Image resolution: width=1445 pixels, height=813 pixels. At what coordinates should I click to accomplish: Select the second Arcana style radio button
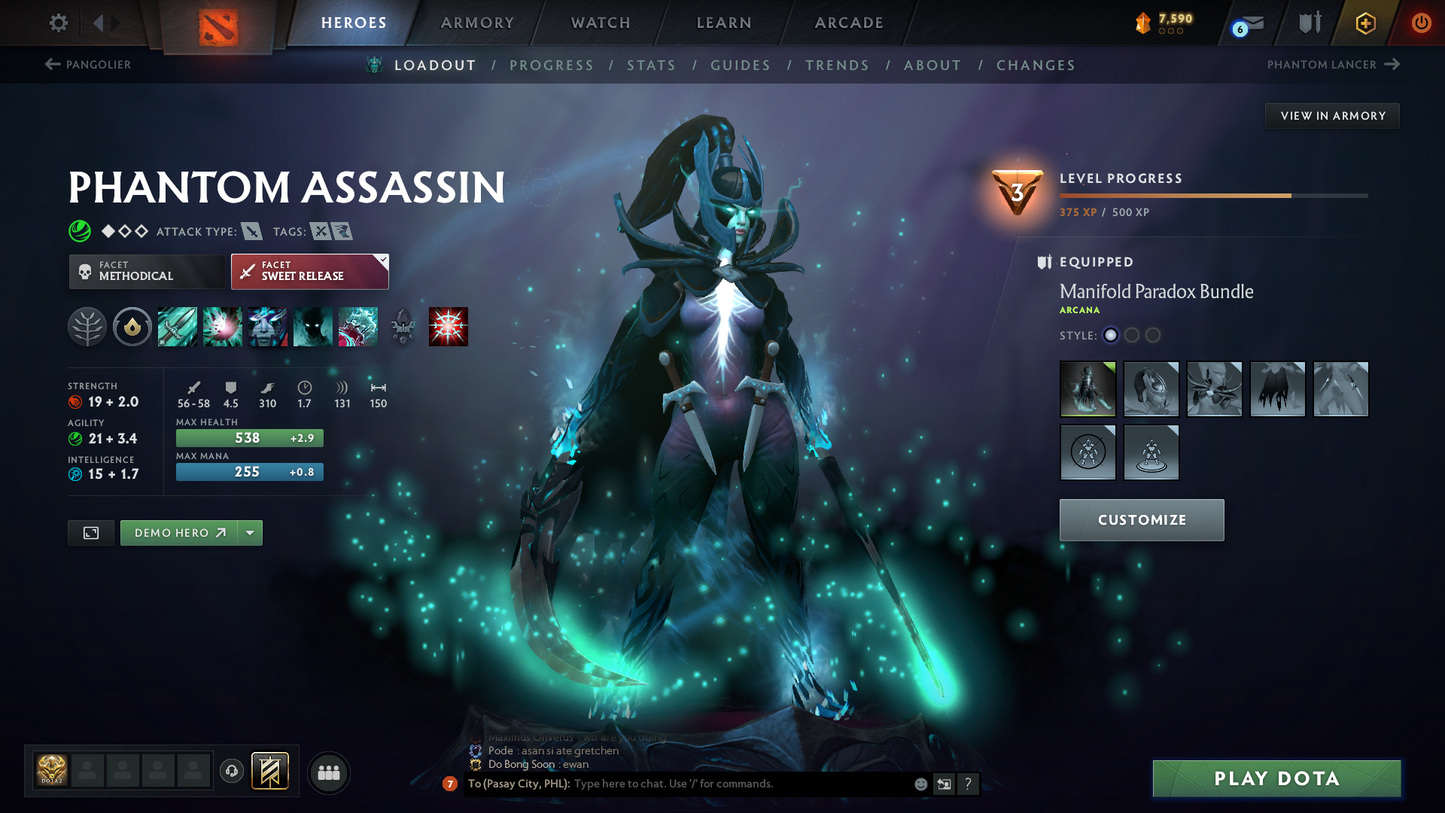tap(1131, 335)
